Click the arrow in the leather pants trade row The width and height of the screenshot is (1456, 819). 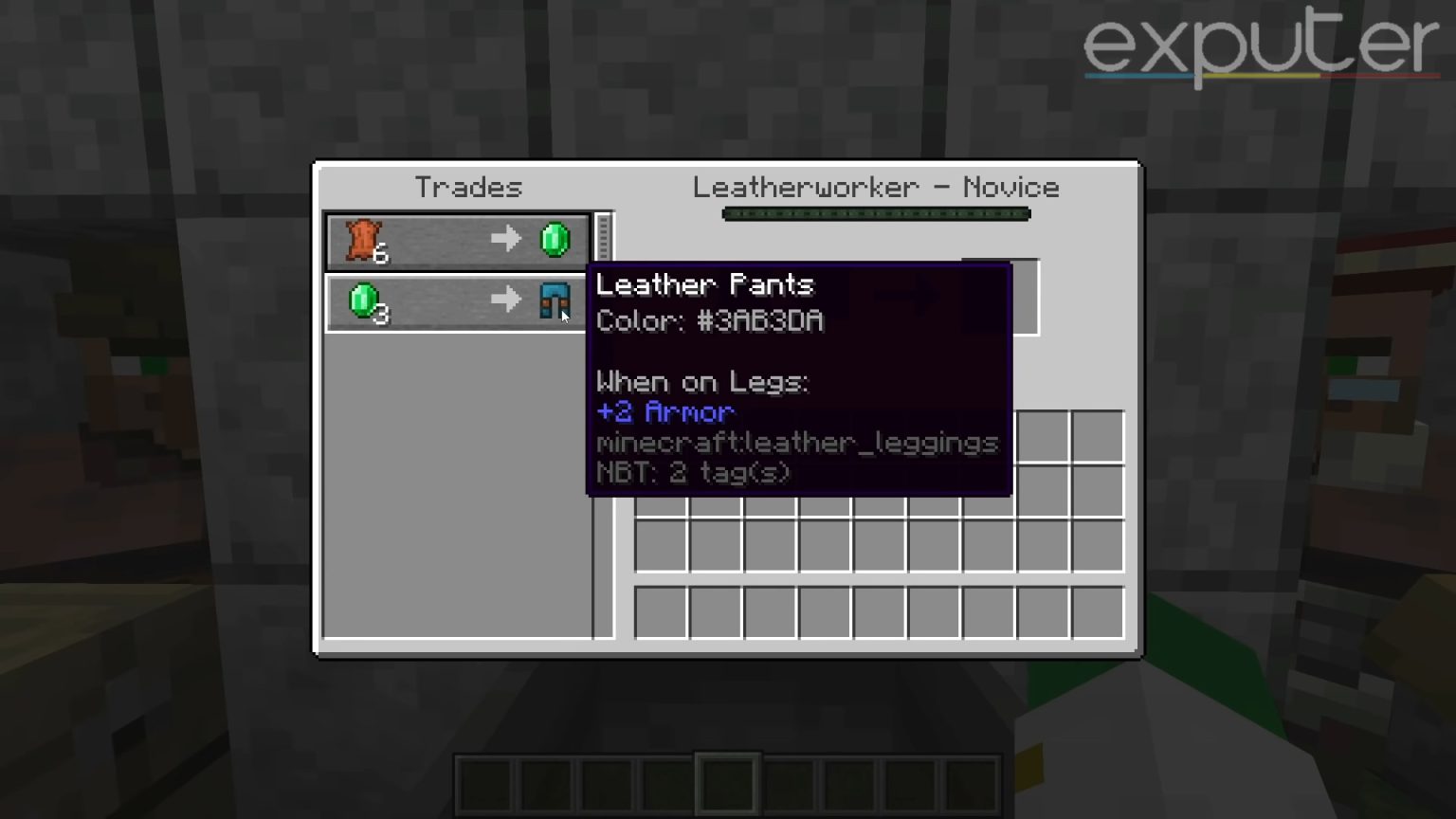(505, 301)
